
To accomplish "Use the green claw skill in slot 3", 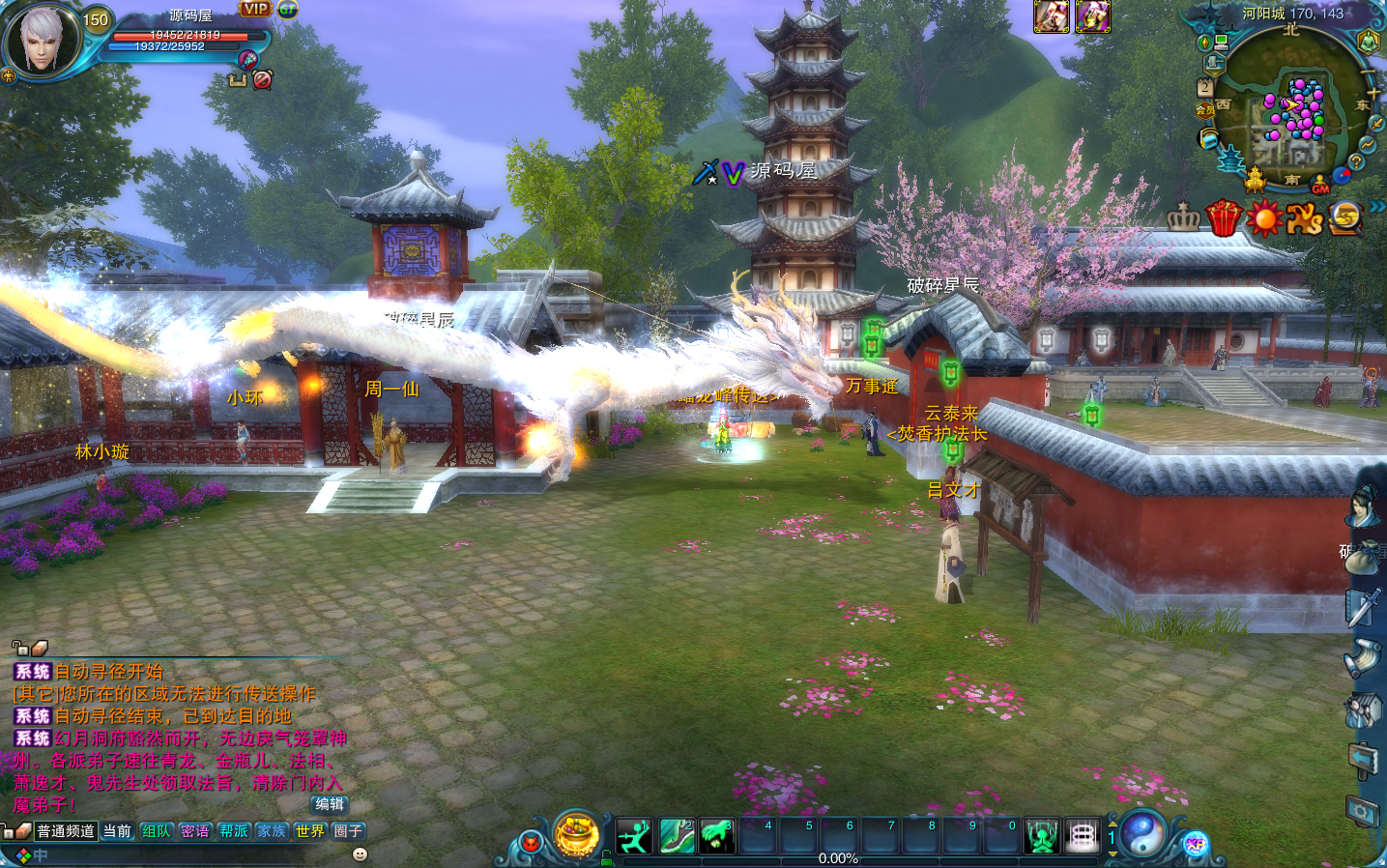I will click(x=716, y=835).
